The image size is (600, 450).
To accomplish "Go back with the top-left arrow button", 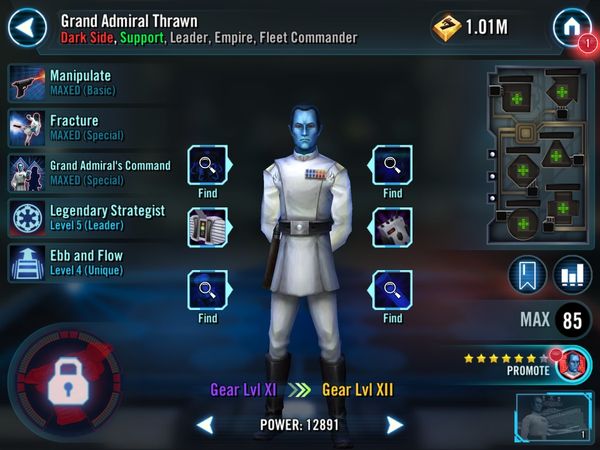I will pyautogui.click(x=28, y=27).
